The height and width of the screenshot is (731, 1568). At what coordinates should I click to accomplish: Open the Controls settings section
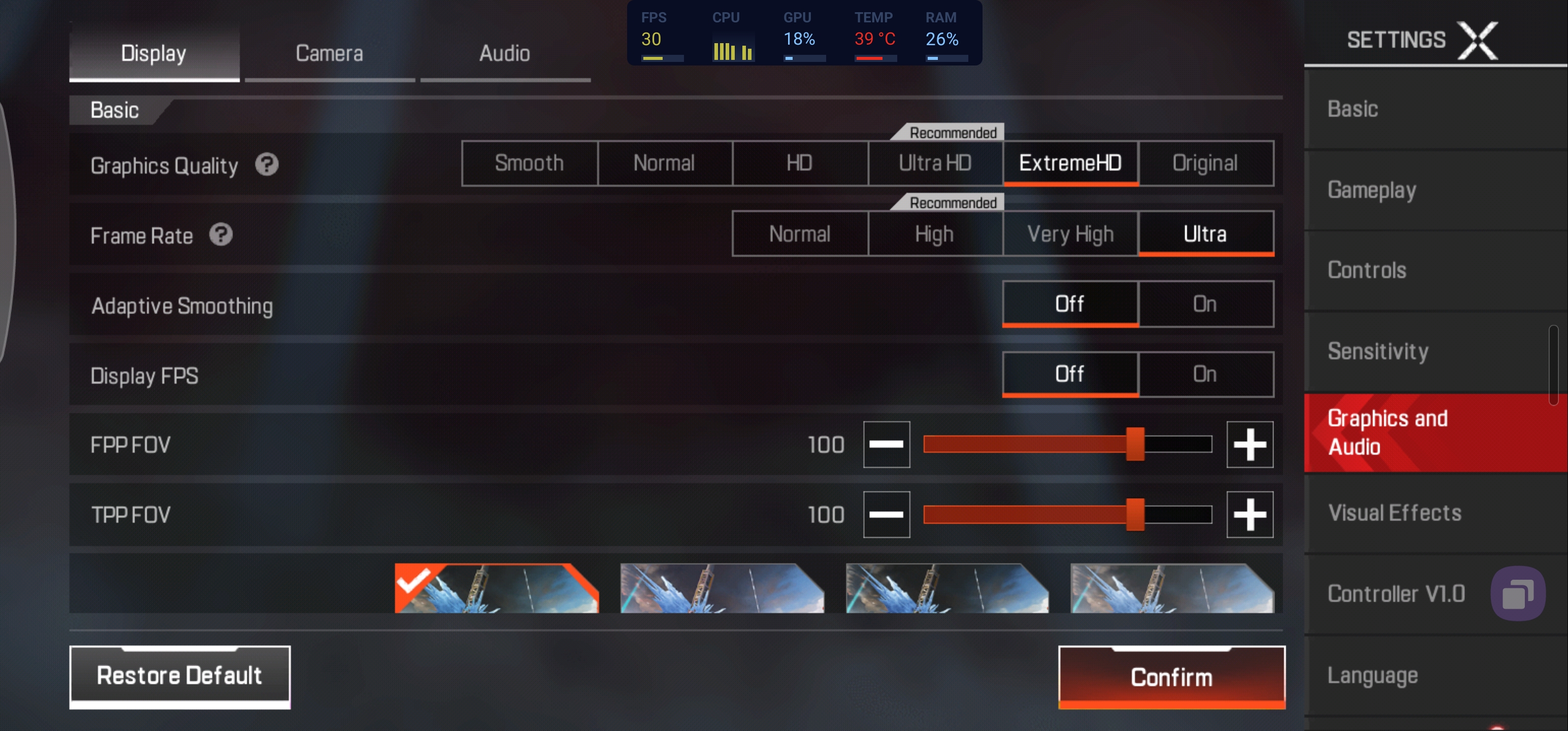pyautogui.click(x=1366, y=270)
